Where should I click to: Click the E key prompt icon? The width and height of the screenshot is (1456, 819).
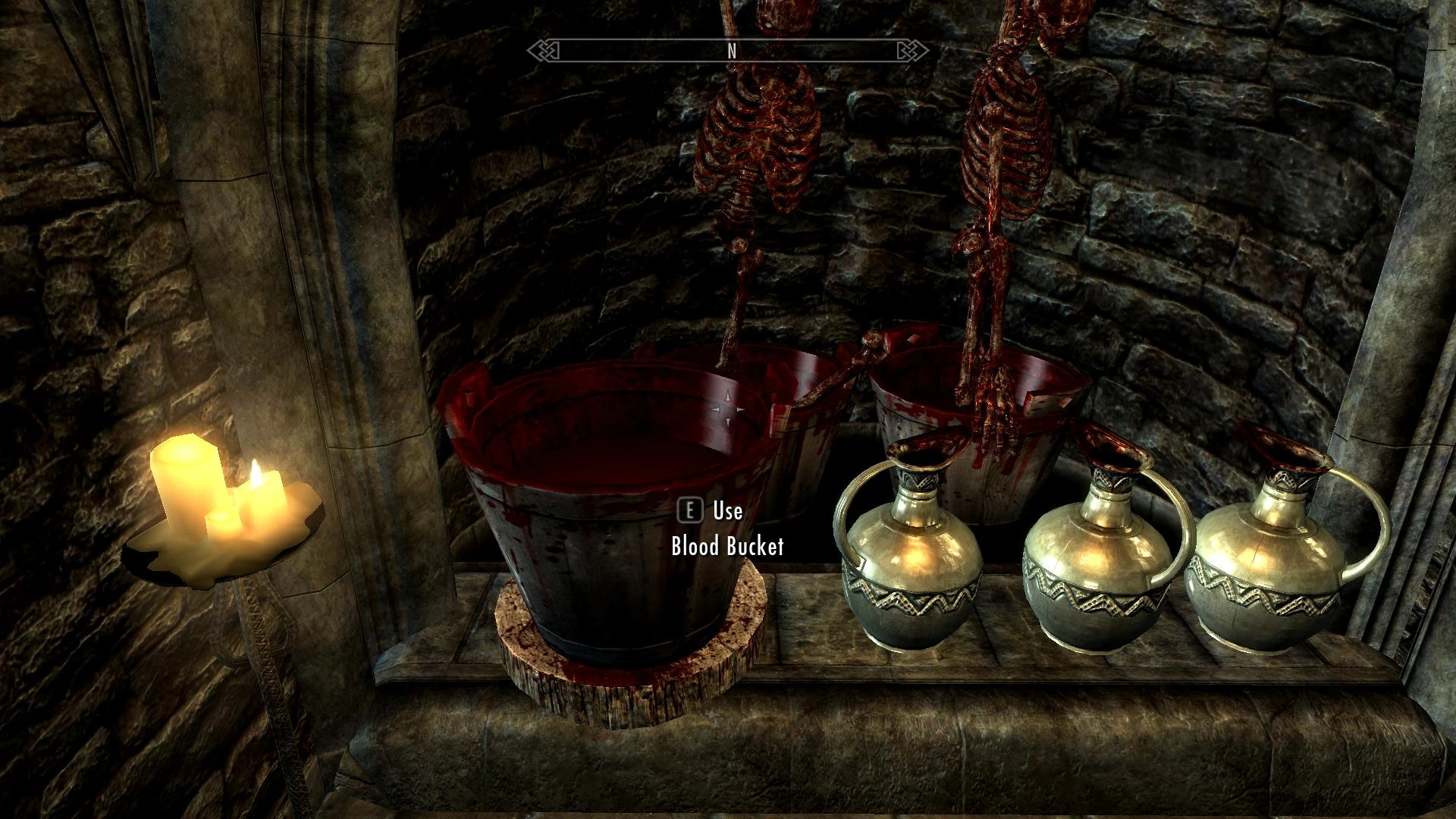(x=689, y=511)
